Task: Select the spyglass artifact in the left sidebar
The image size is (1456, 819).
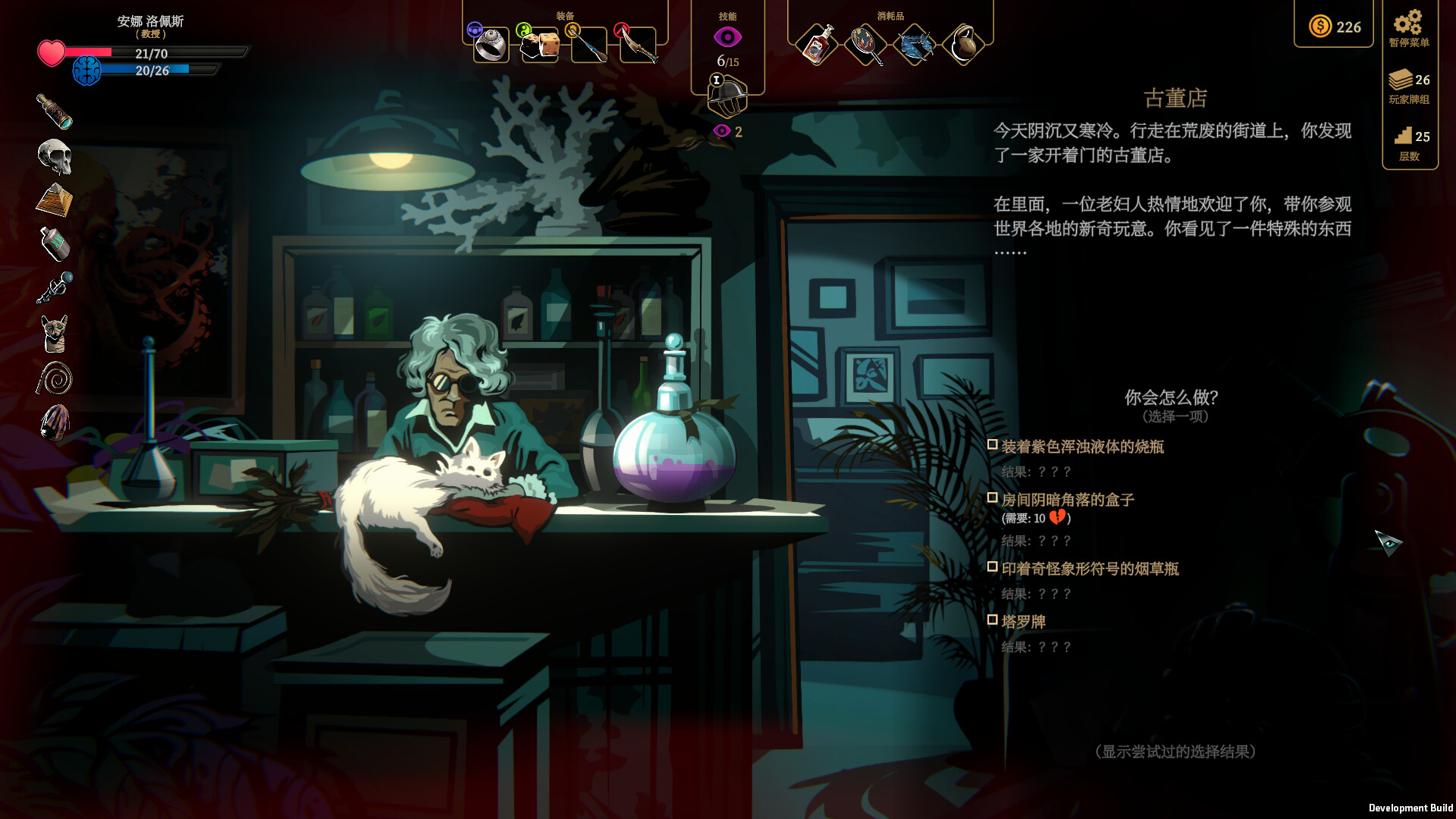Action: tap(53, 112)
